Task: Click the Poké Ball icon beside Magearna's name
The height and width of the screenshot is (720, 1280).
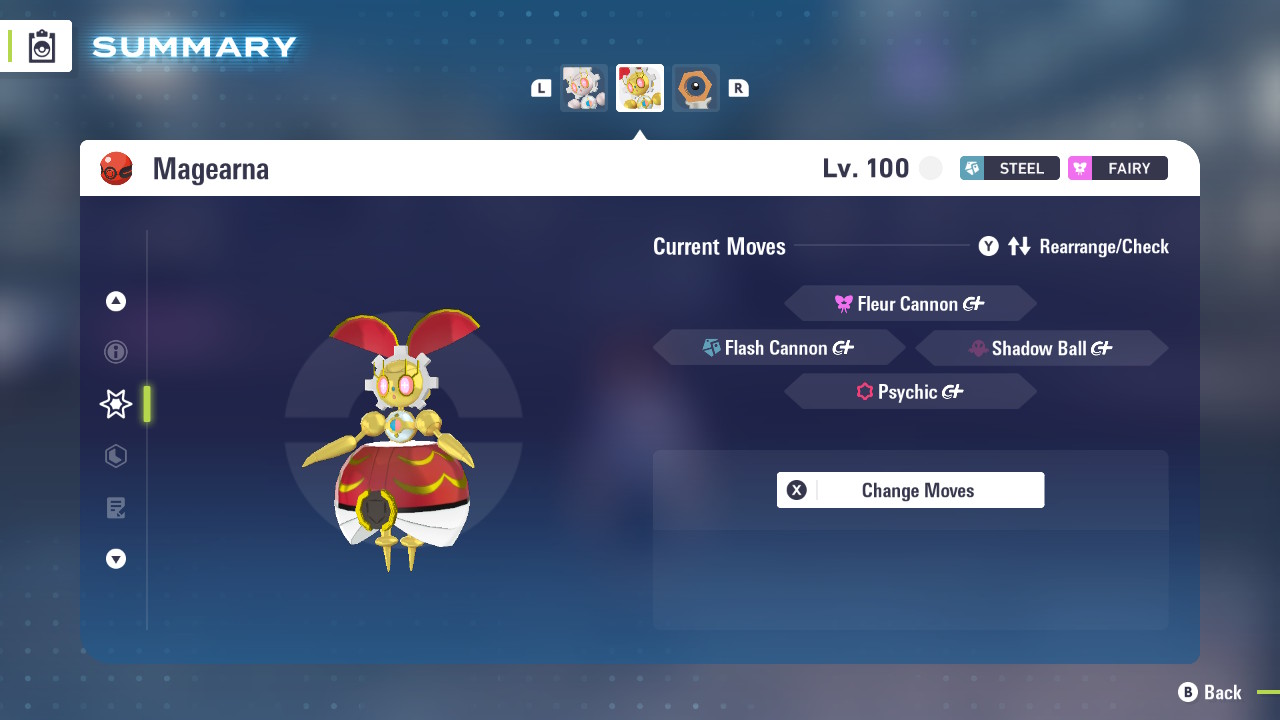Action: (117, 168)
